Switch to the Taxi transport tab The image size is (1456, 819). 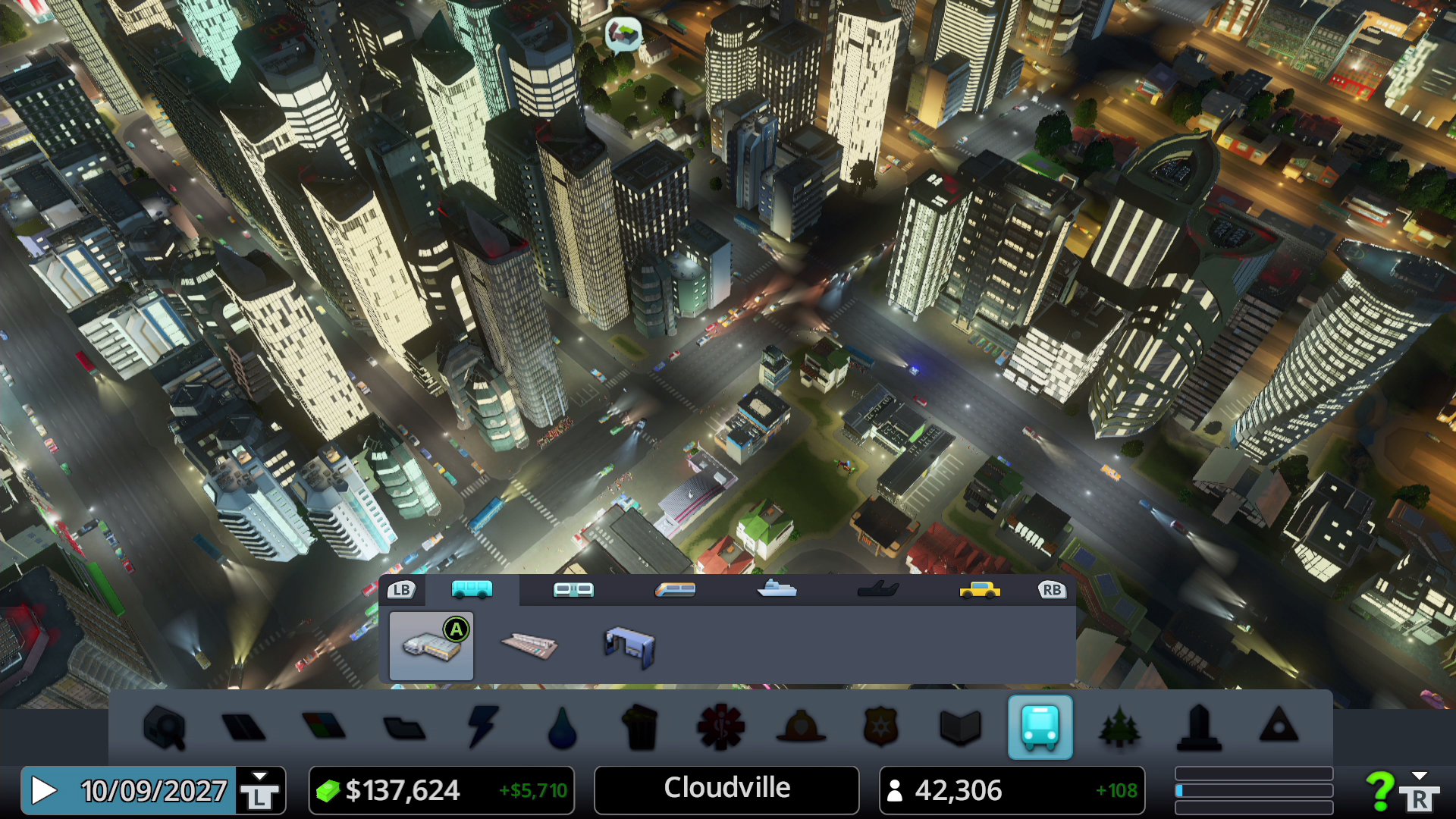(x=978, y=590)
